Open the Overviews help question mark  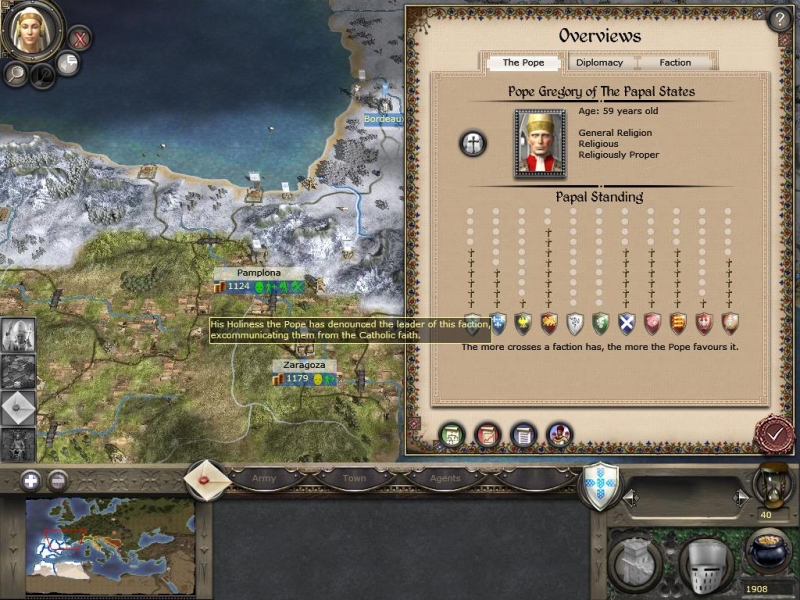[x=780, y=21]
